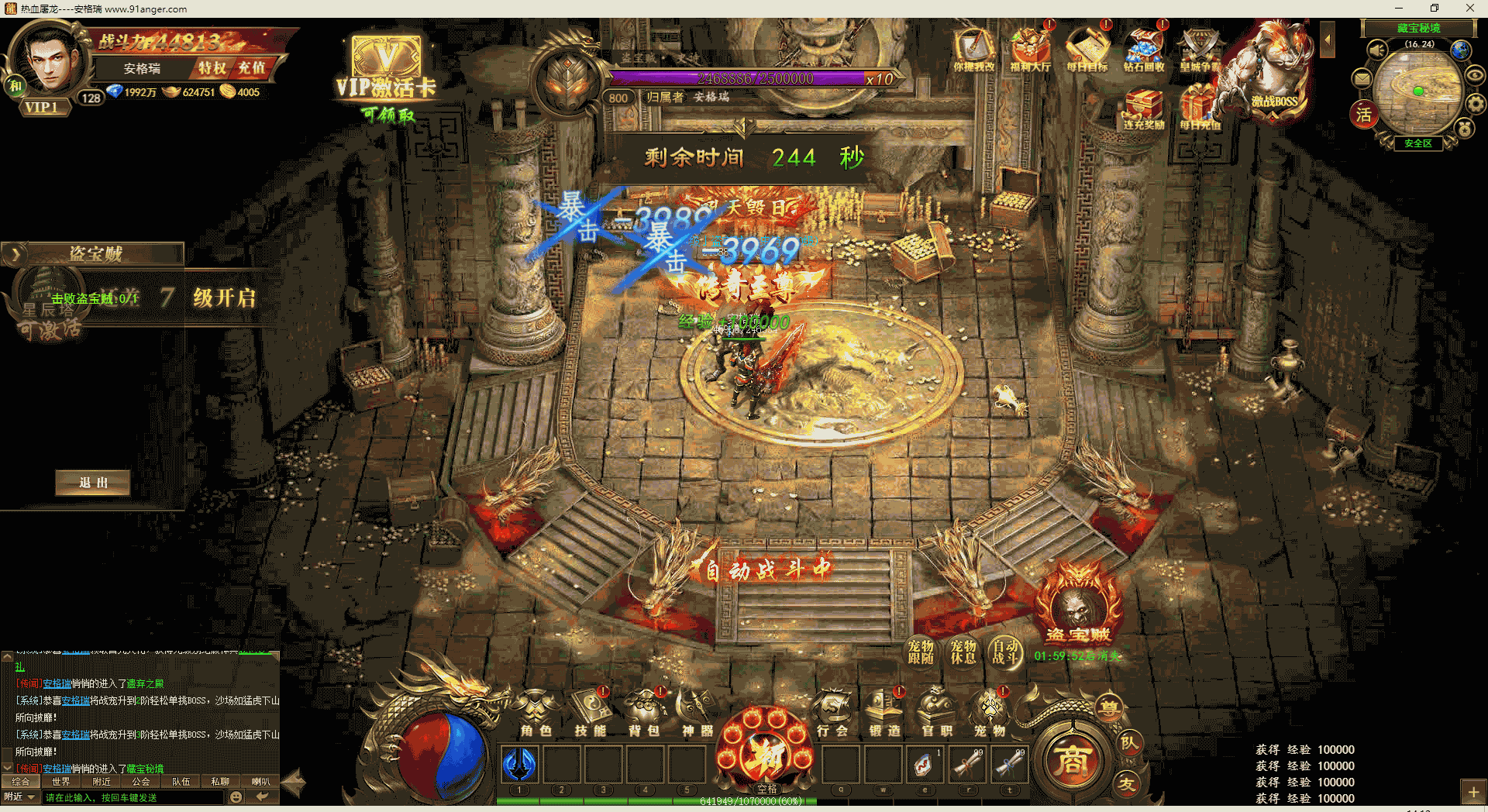1488x812 pixels.
Task: Open the 福利大厅 welfare hall icon
Action: (x=1030, y=50)
